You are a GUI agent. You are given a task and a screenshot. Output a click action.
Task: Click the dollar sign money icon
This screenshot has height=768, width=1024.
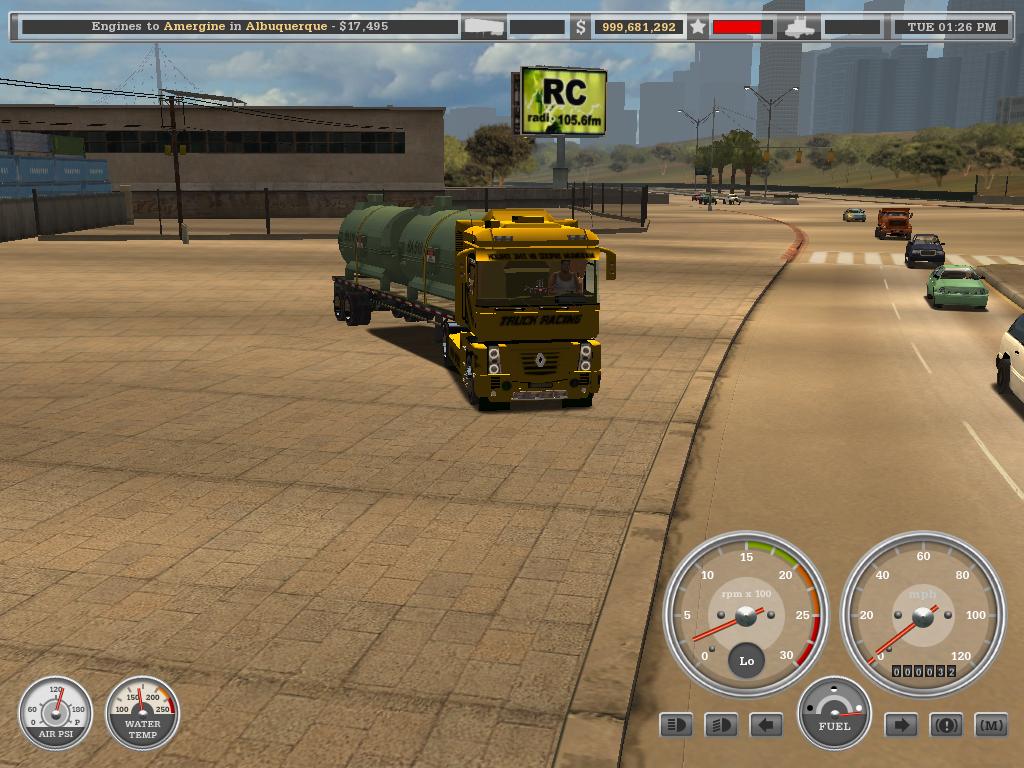pos(580,27)
